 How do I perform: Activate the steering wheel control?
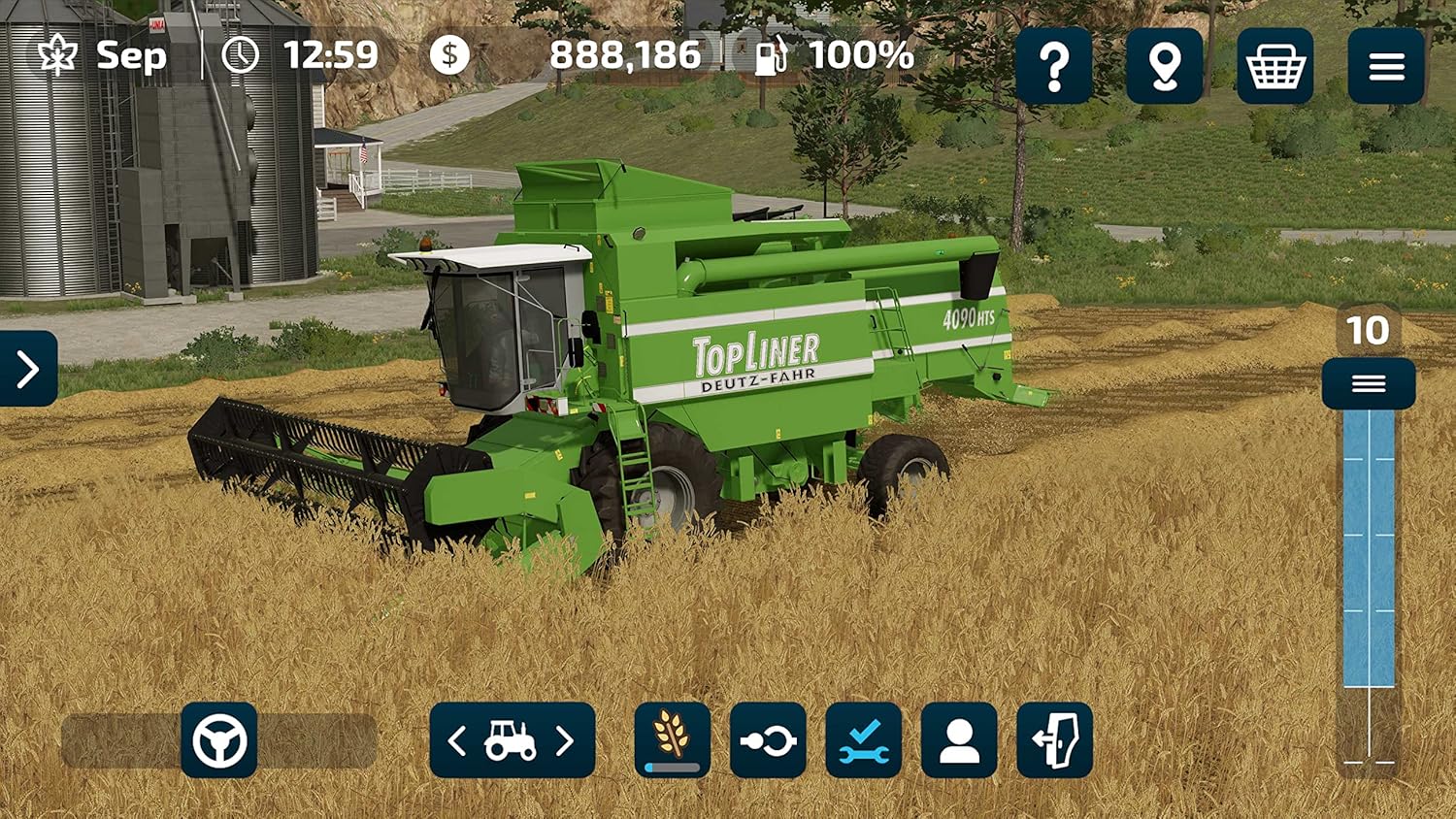(x=219, y=740)
